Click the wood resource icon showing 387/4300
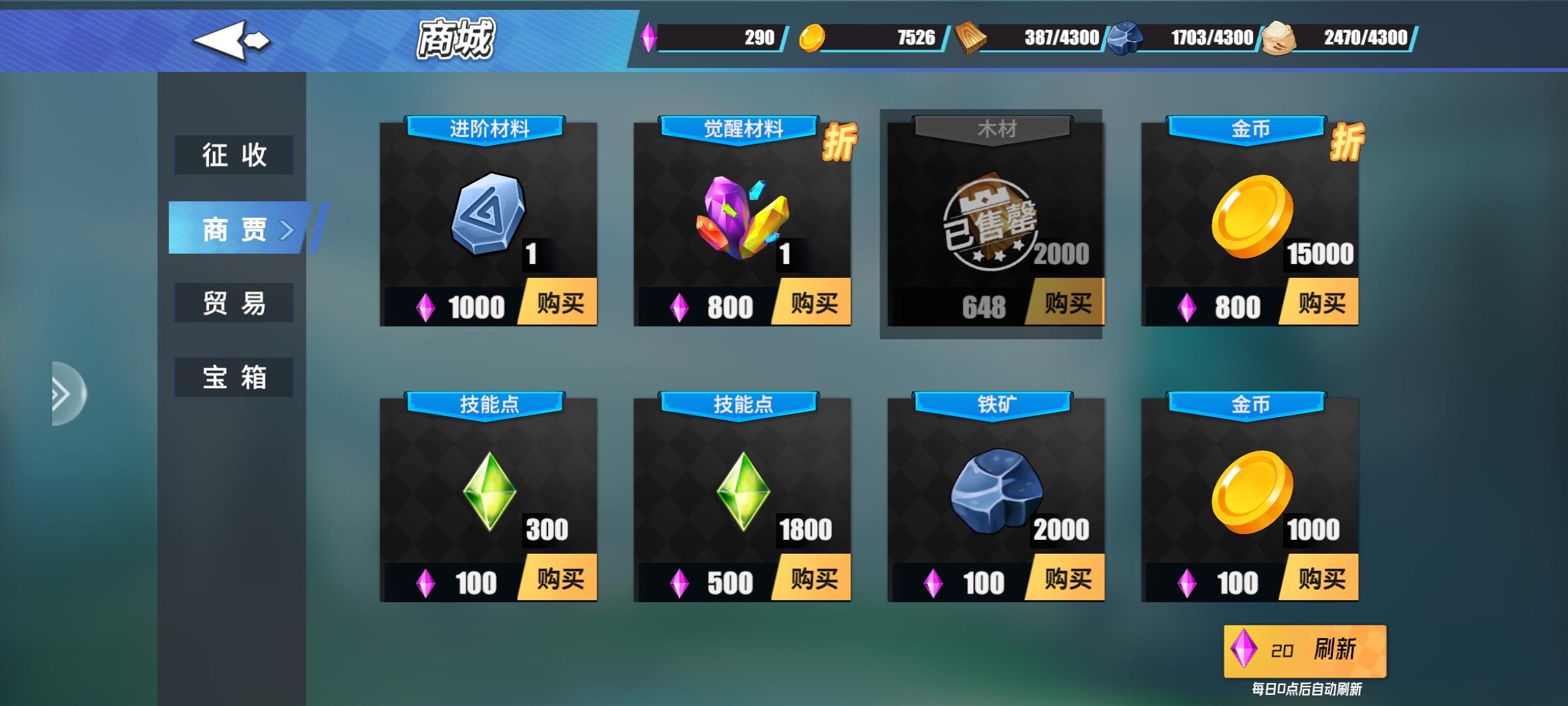The image size is (1568, 706). (x=968, y=37)
